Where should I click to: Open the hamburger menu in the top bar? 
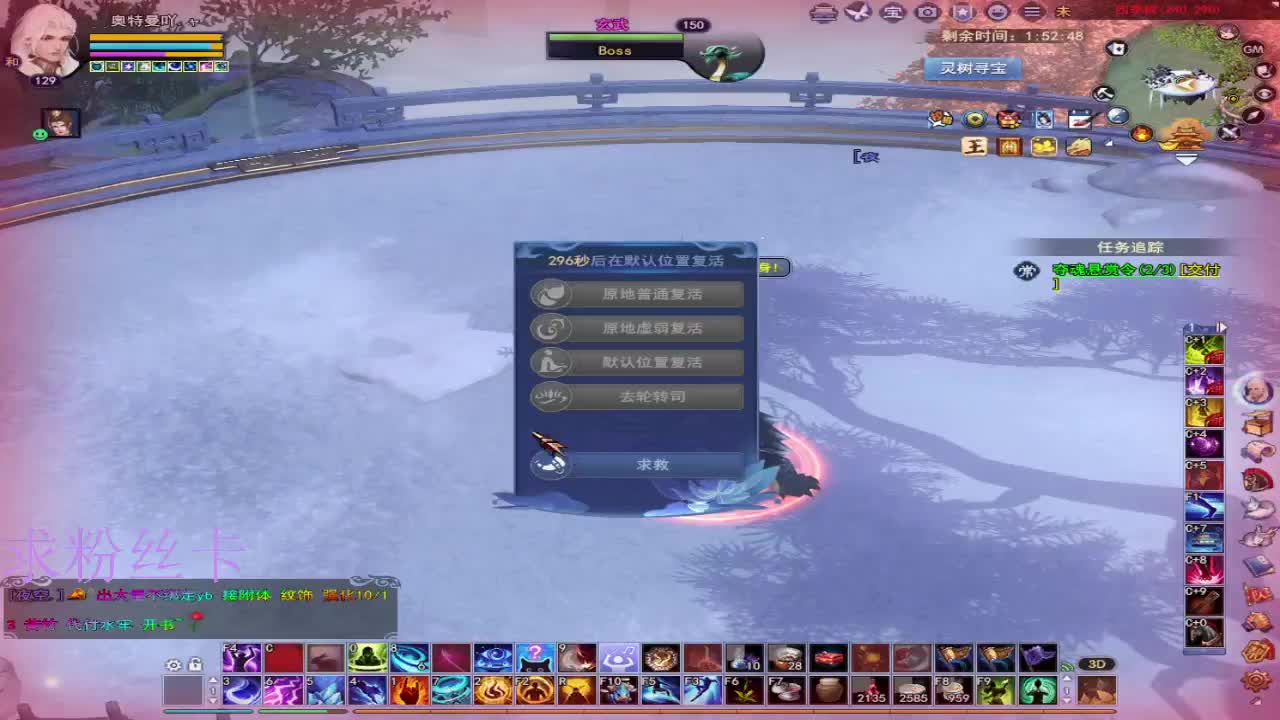(1031, 12)
